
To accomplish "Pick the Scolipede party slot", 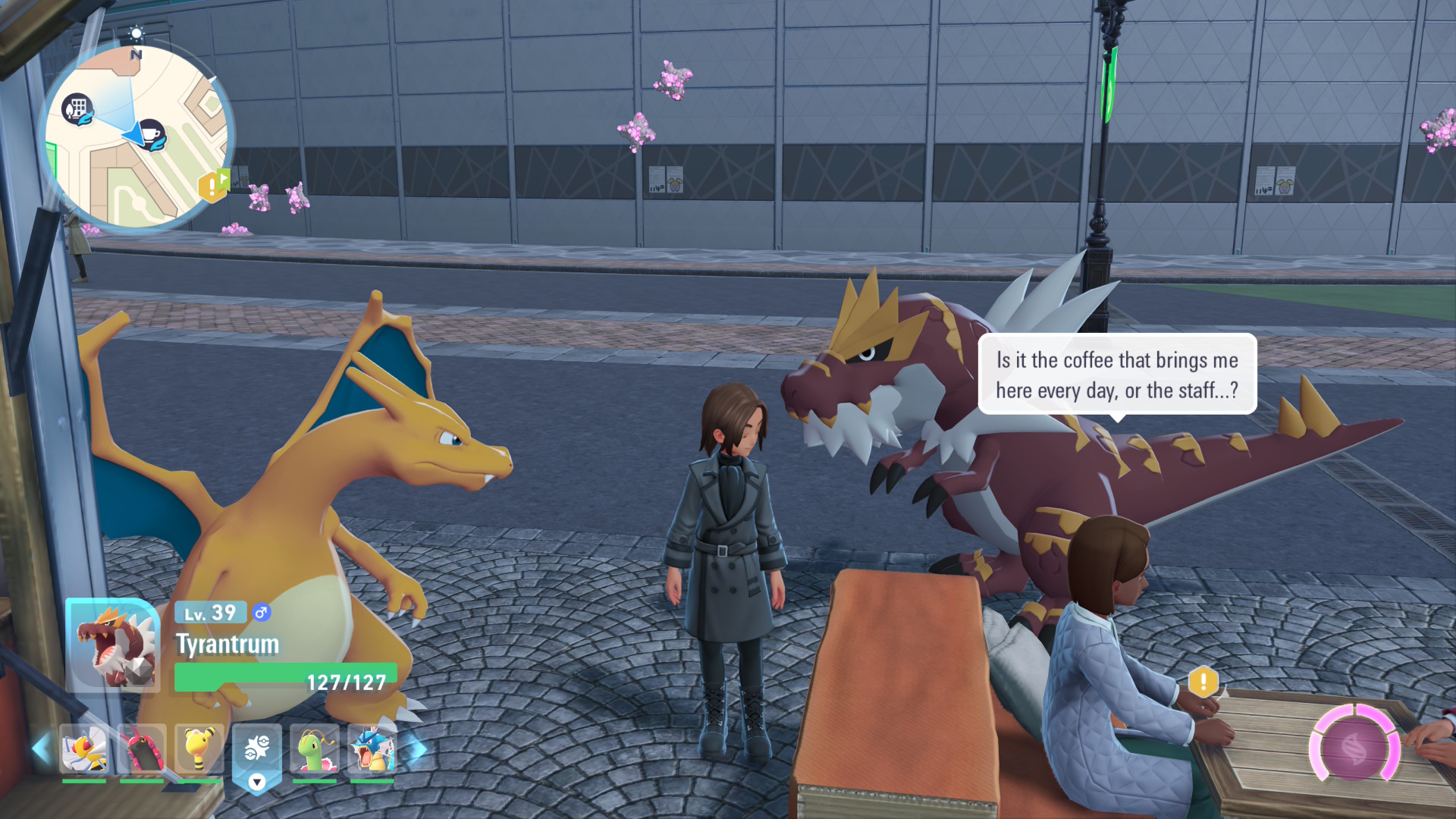I will pyautogui.click(x=142, y=749).
